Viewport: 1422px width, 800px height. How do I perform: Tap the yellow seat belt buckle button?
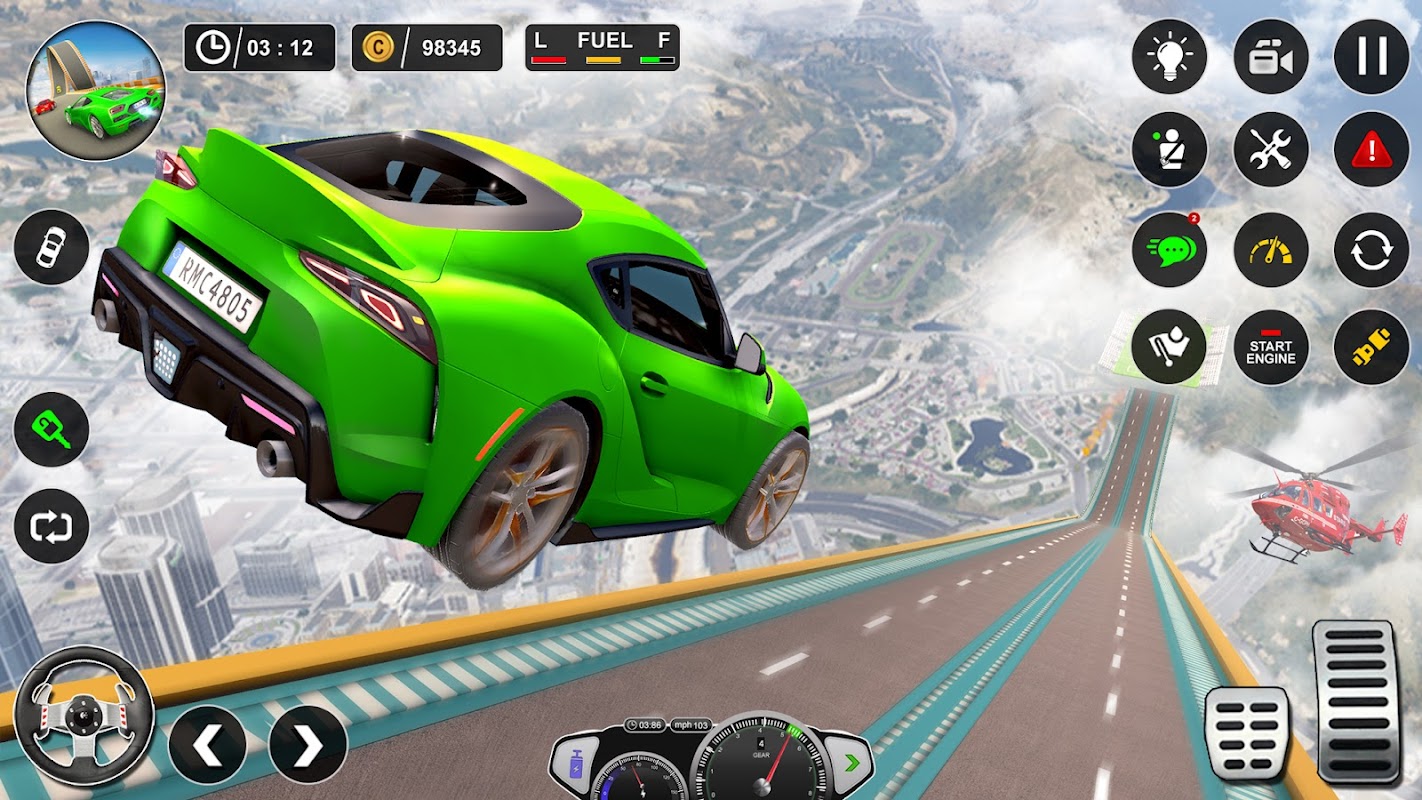tap(1371, 347)
